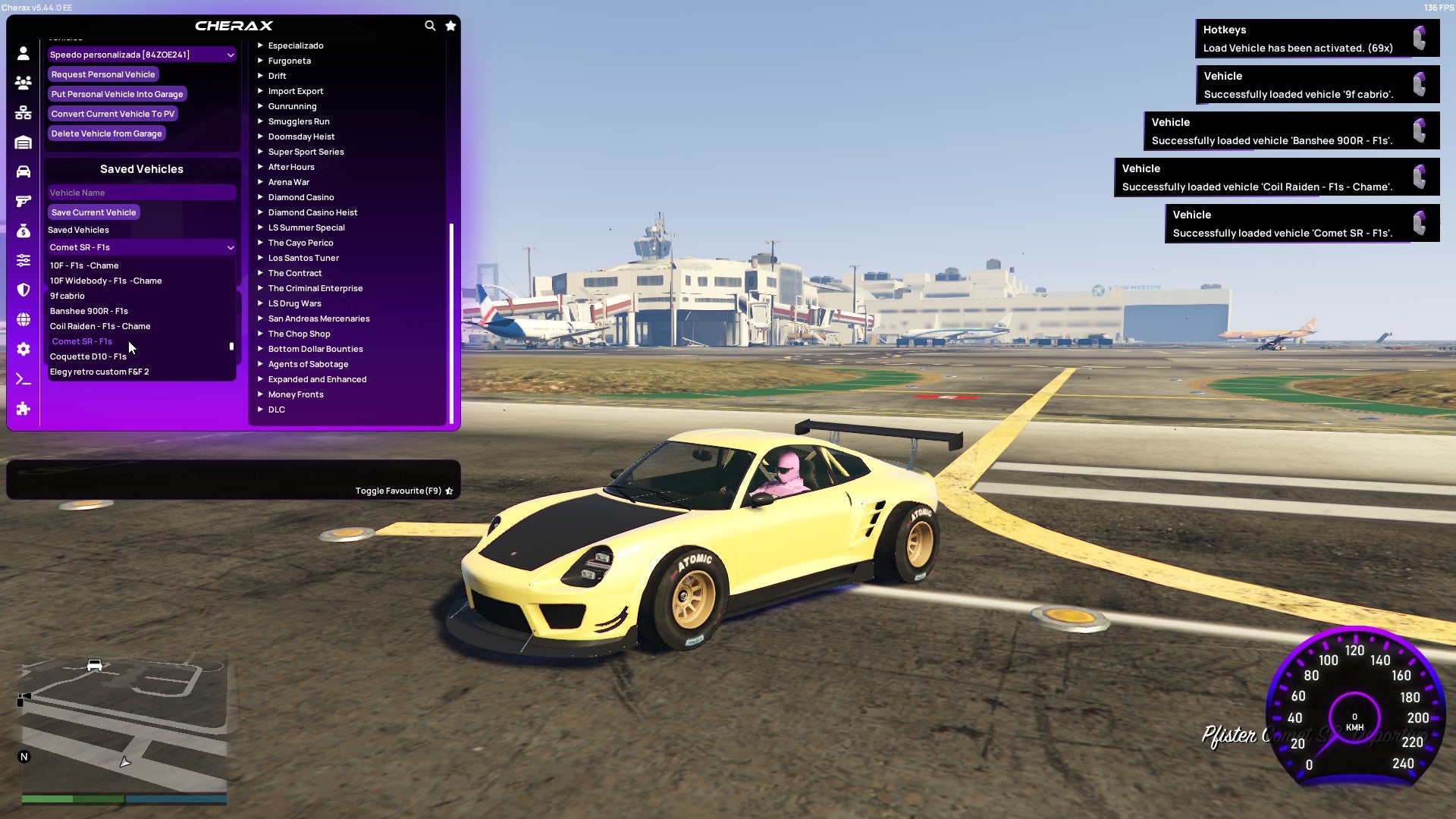The height and width of the screenshot is (819, 1456).
Task: Expand the Los Santos Tuner category
Action: [x=303, y=258]
